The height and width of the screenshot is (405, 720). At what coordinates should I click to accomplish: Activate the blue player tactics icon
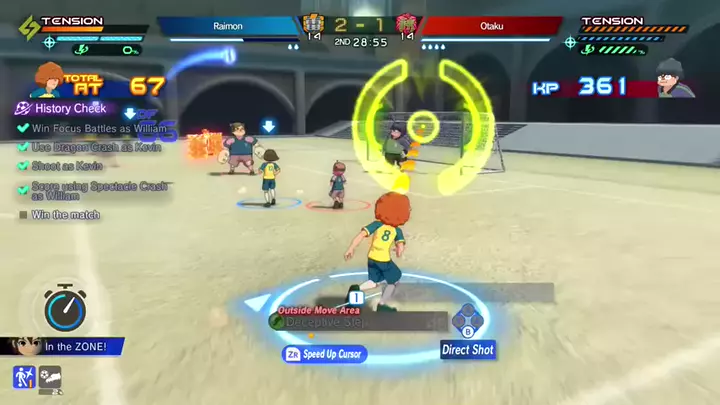(23, 378)
